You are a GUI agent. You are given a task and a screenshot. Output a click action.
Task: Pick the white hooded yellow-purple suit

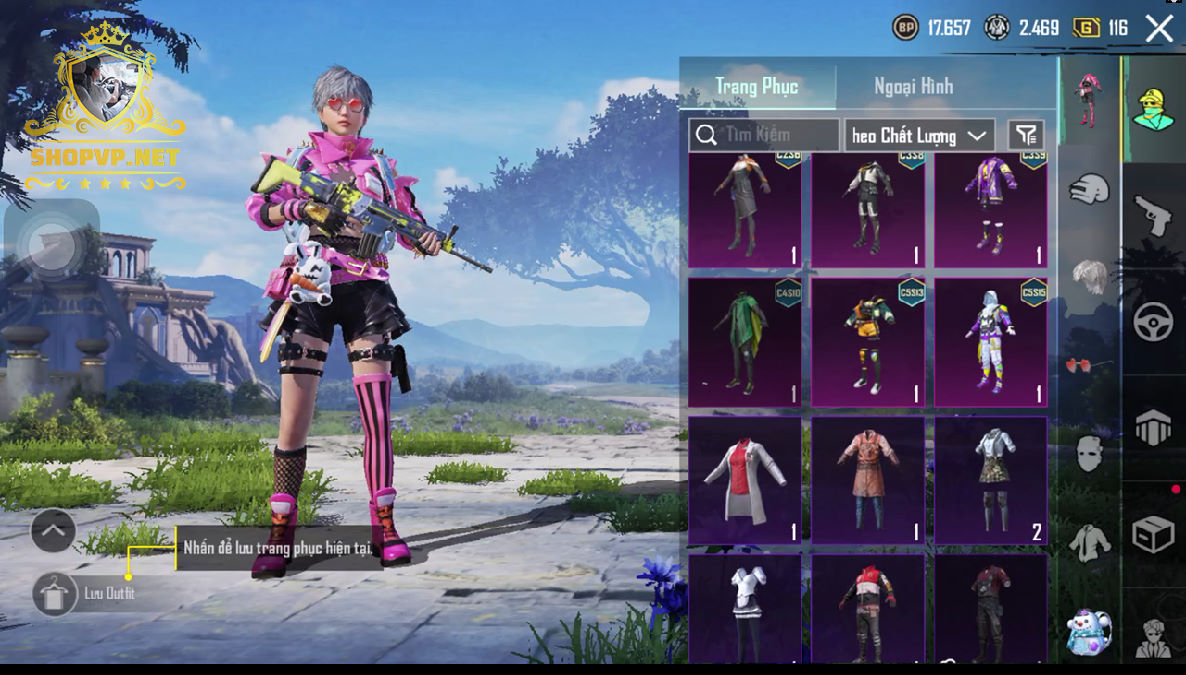click(x=991, y=343)
